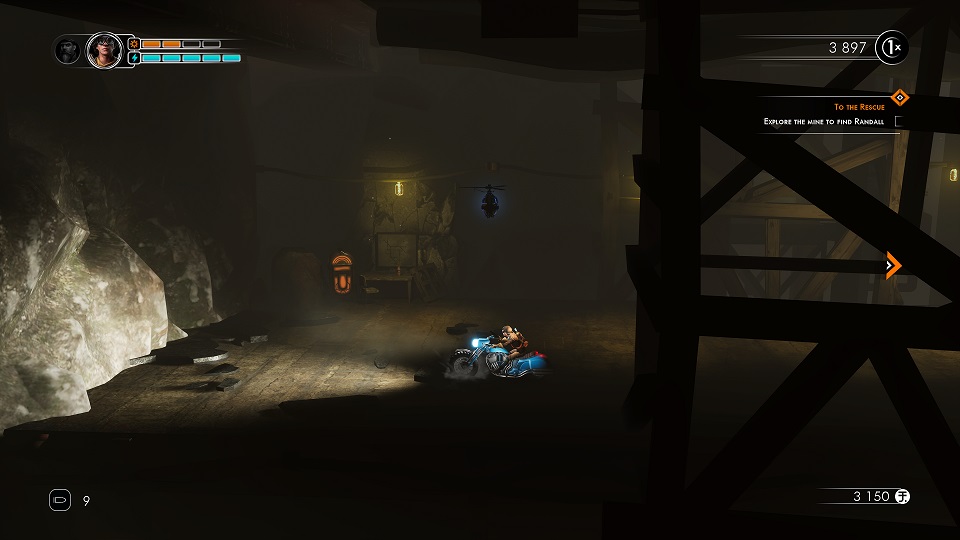Click the ammo bullet icon
The height and width of the screenshot is (540, 960).
(x=59, y=500)
